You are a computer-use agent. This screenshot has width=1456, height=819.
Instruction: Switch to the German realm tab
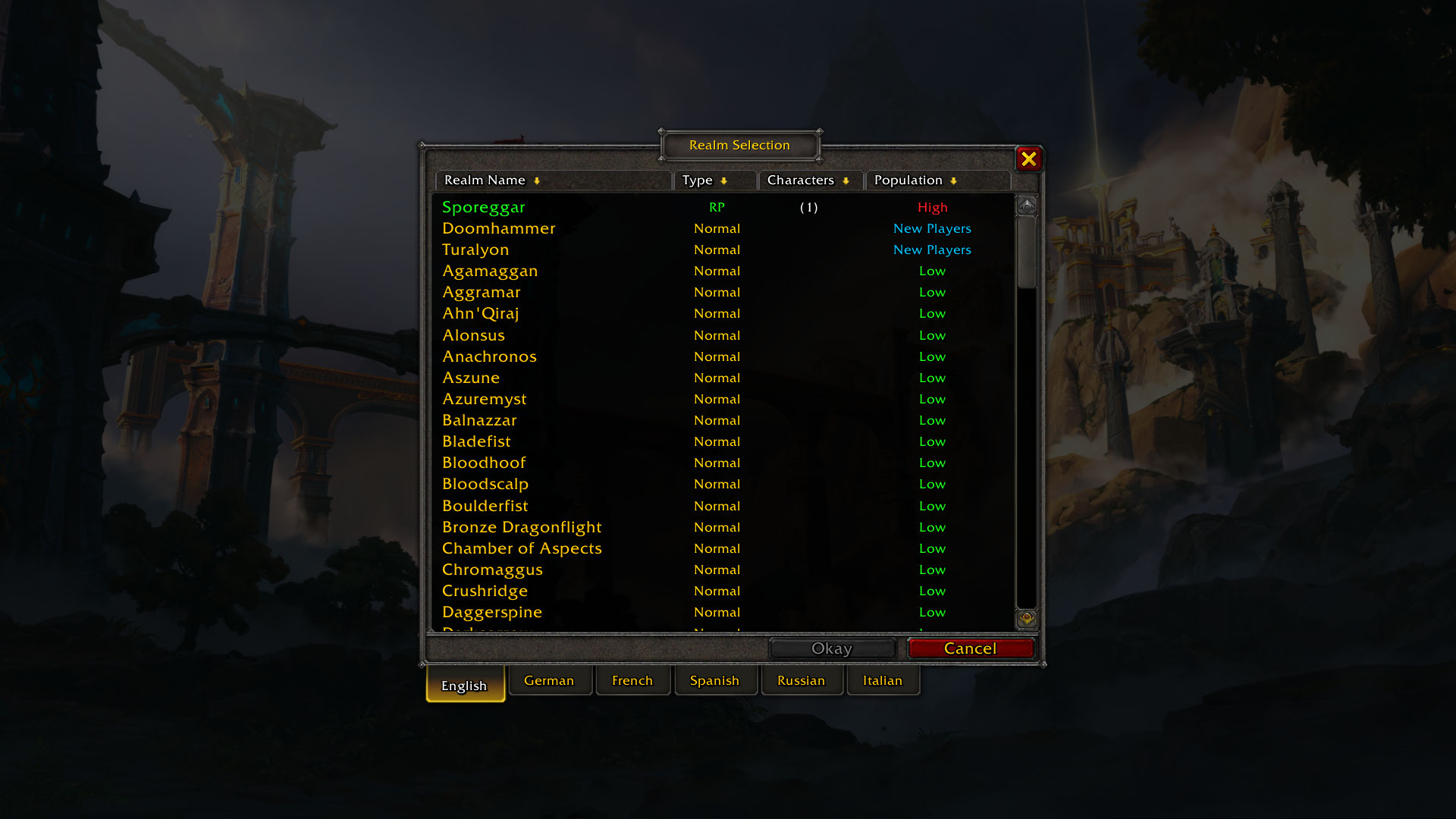click(x=551, y=680)
